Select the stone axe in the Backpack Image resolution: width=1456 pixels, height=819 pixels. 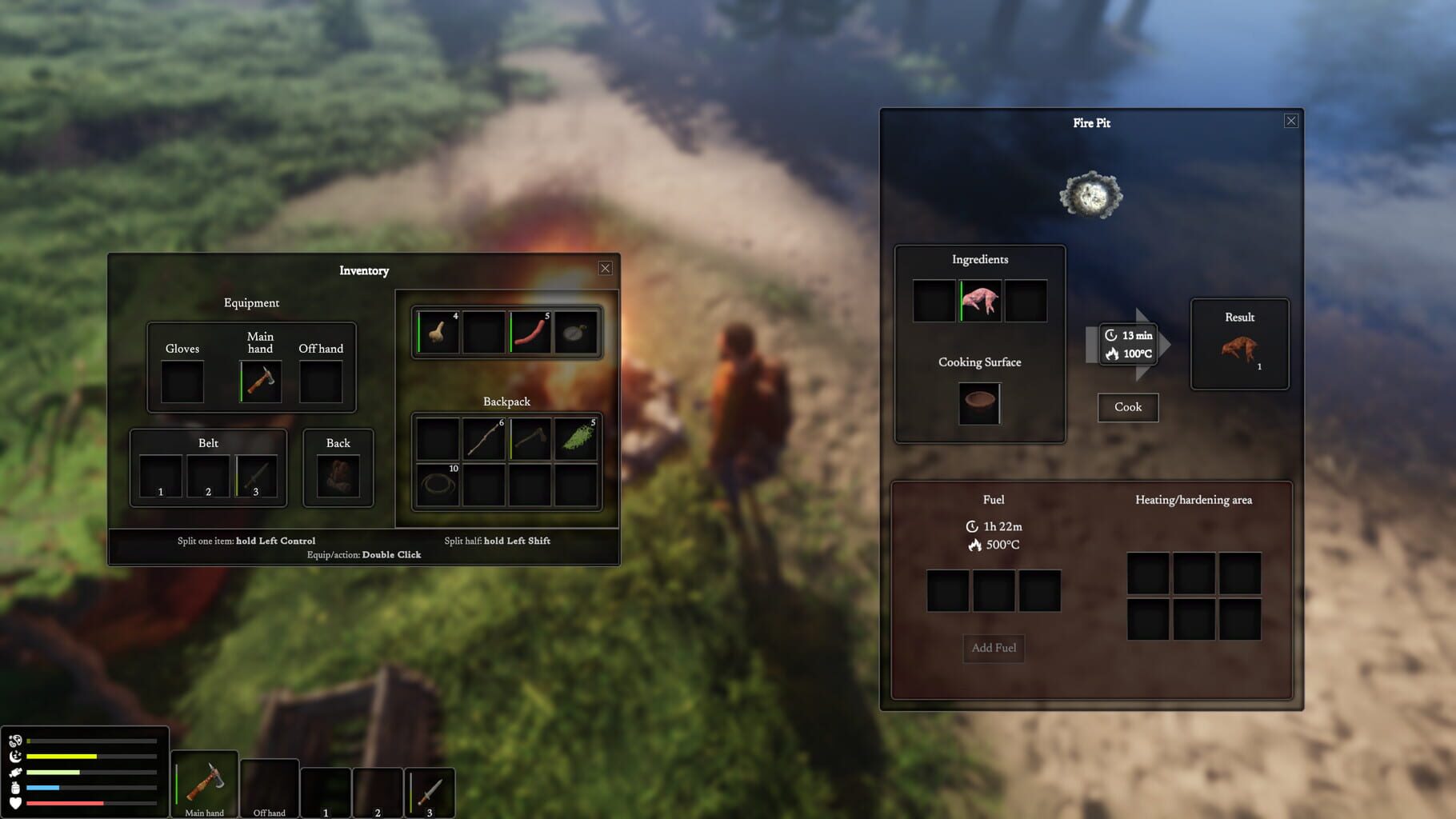tap(530, 438)
